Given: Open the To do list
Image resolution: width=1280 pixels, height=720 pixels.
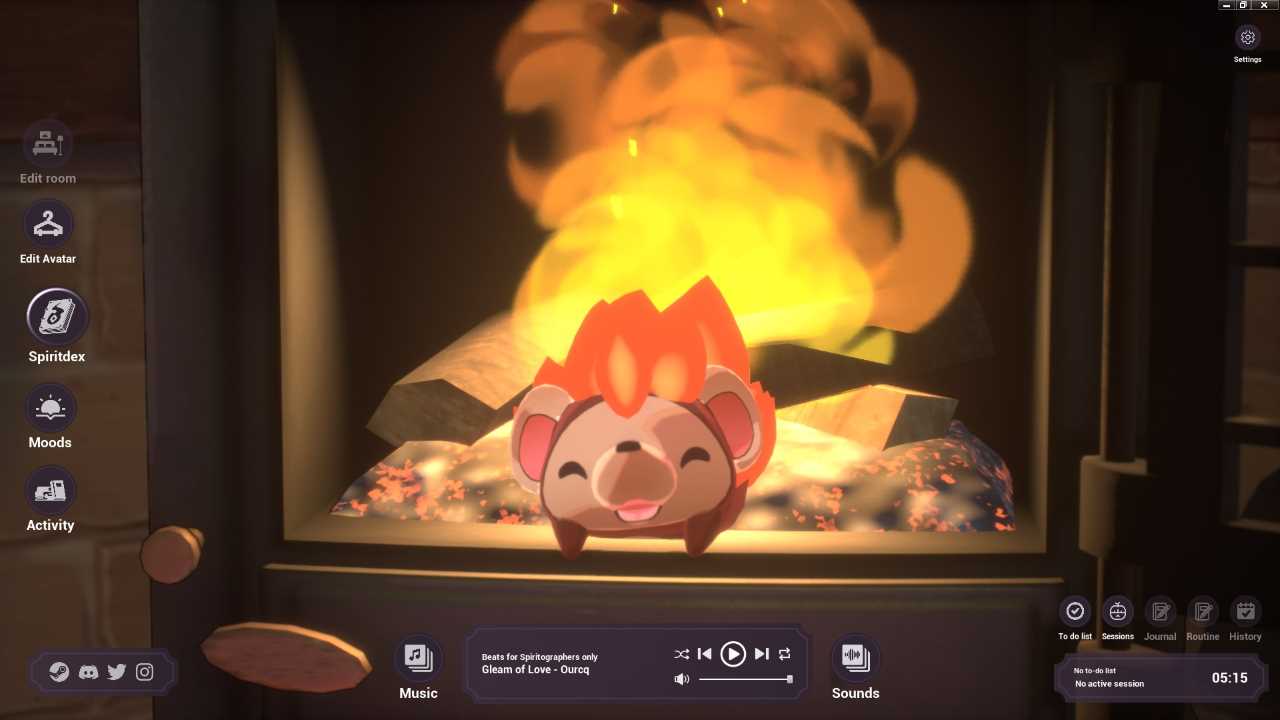Looking at the screenshot, I should pyautogui.click(x=1075, y=611).
